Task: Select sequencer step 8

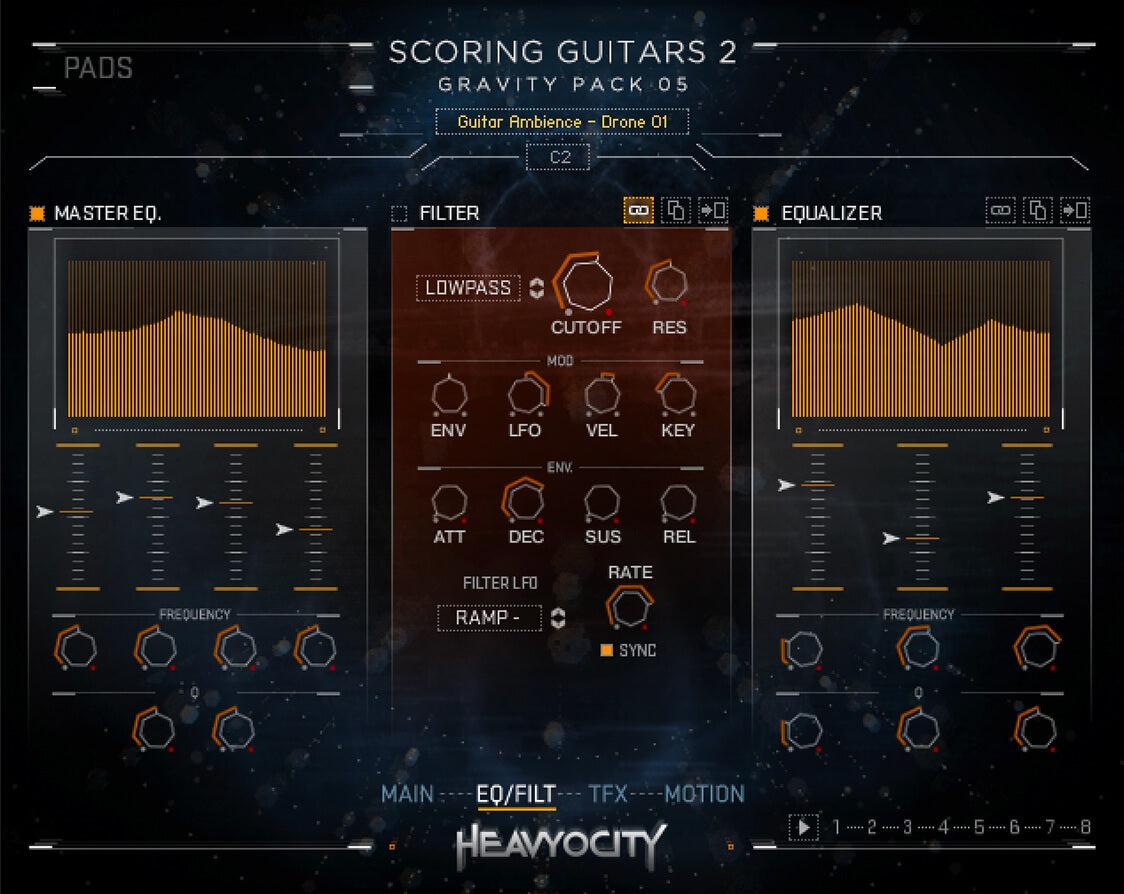Action: (x=1085, y=827)
